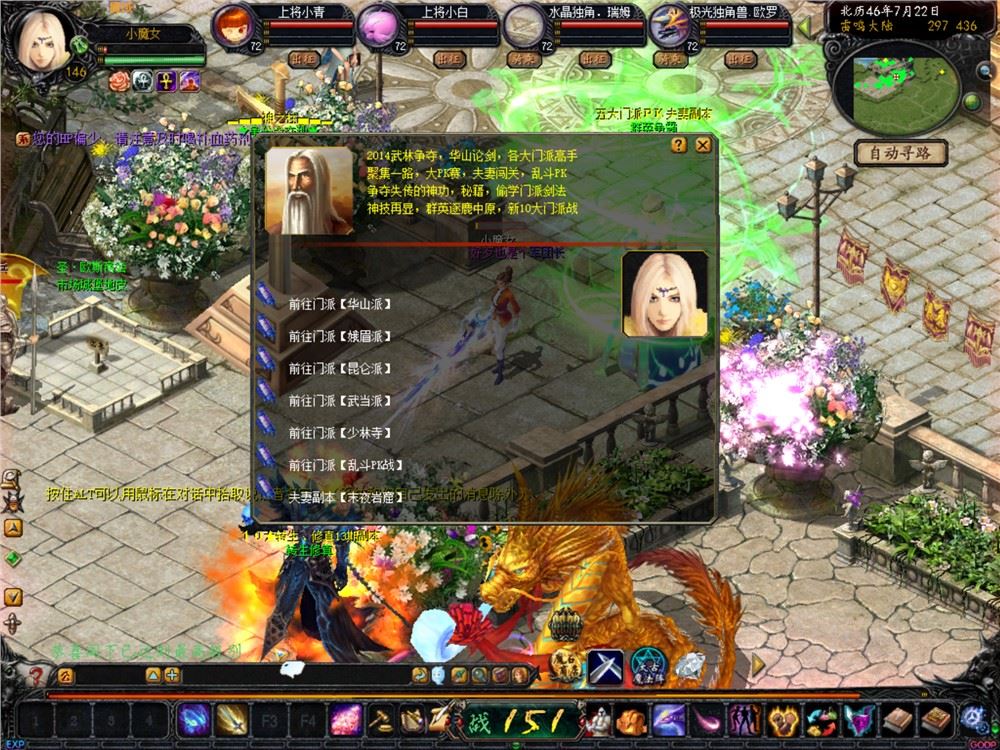1000x750 pixels.
Task: Activate the pink crystal hotbar skill
Action: coord(346,719)
